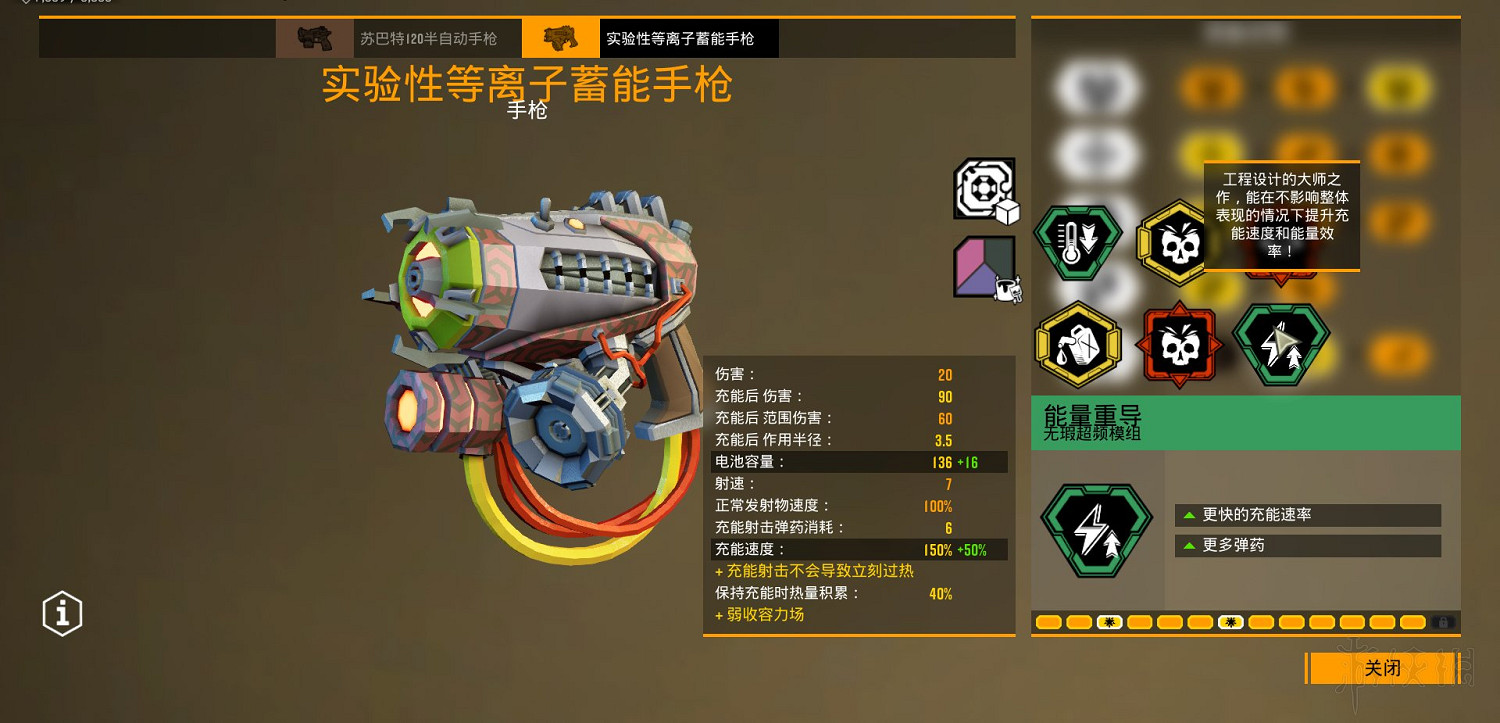1500x723 pixels.
Task: Click the highlighted 电池容量 stat row
Action: [x=858, y=462]
